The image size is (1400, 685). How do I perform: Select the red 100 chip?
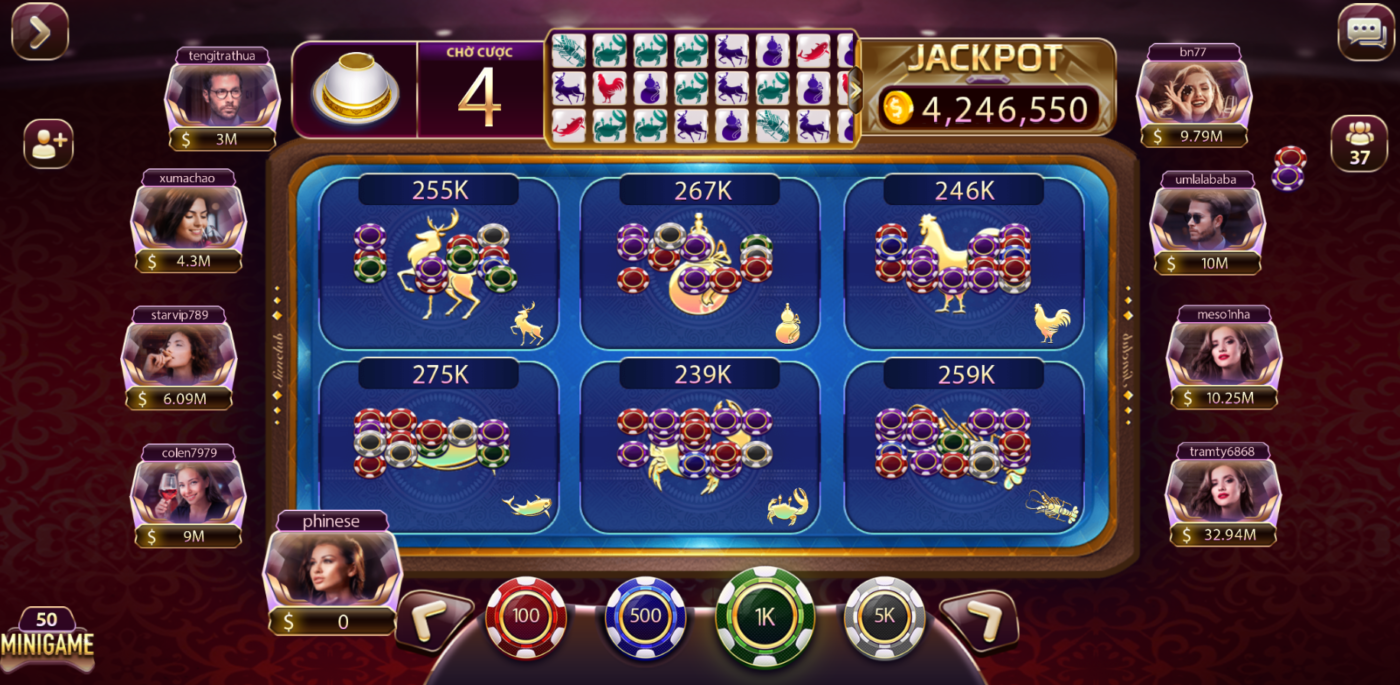click(526, 617)
